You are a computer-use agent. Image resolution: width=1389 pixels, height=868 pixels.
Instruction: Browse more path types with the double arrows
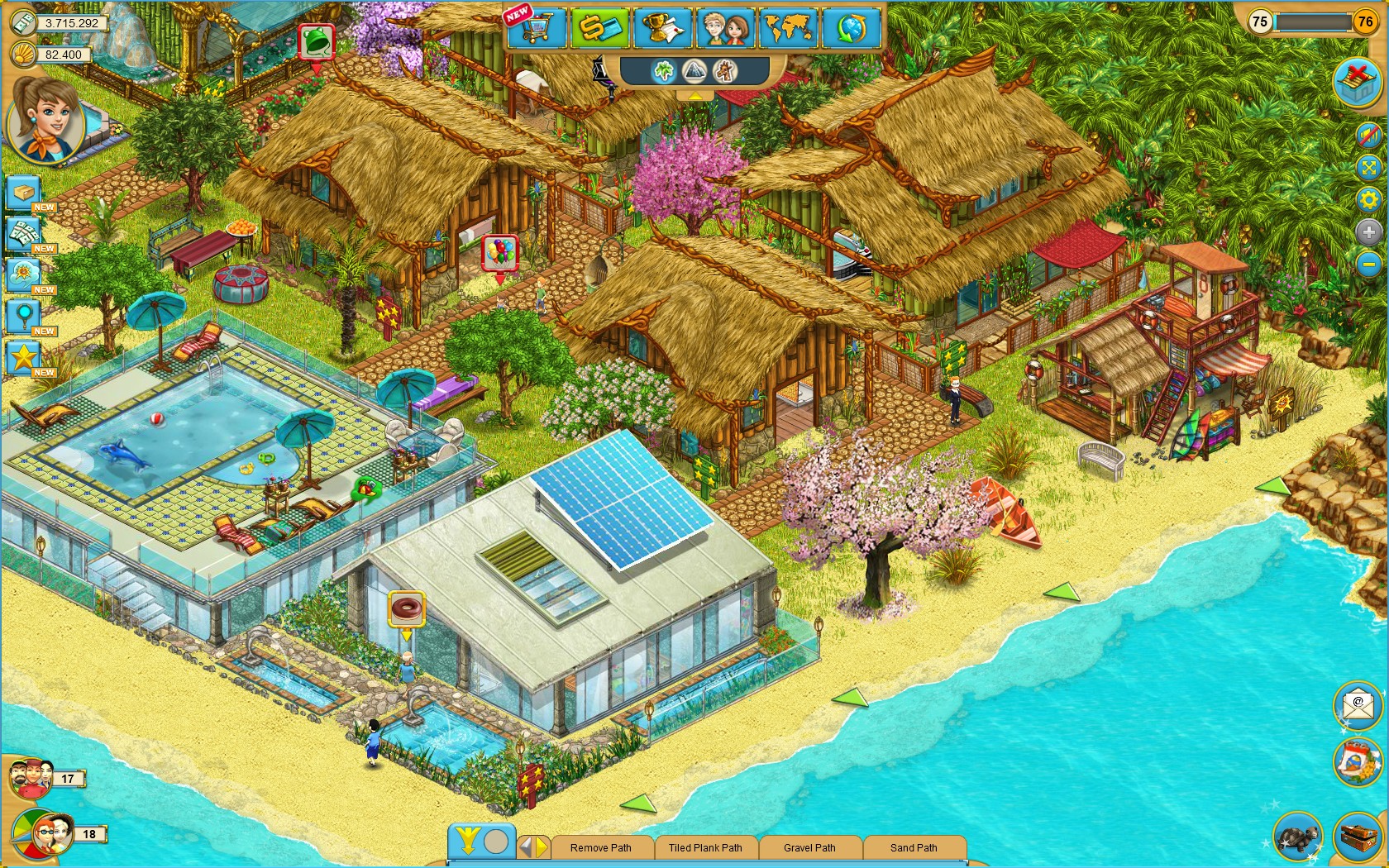pos(533,847)
